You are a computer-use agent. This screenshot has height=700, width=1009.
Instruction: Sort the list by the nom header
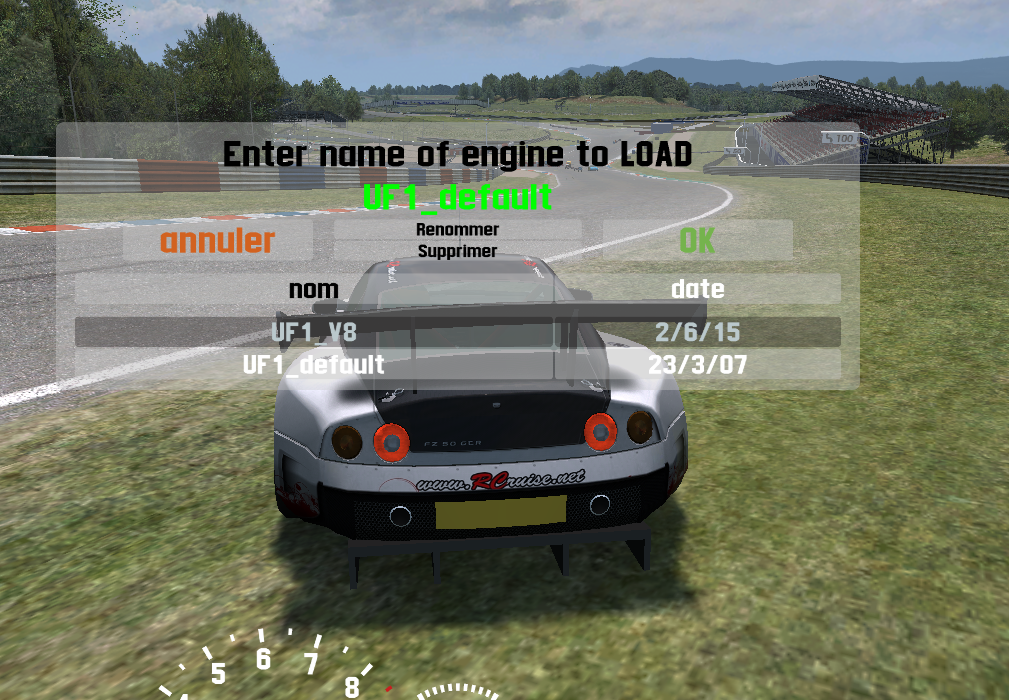tap(314, 290)
